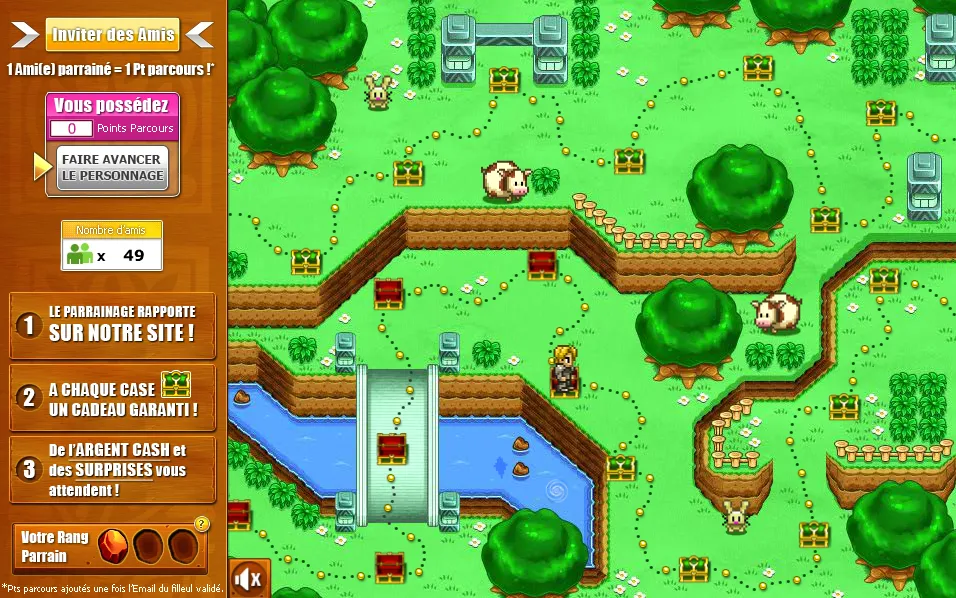Open panel 1 Le parrainage rapporte
Screen dimensions: 956x598
pyautogui.click(x=112, y=325)
